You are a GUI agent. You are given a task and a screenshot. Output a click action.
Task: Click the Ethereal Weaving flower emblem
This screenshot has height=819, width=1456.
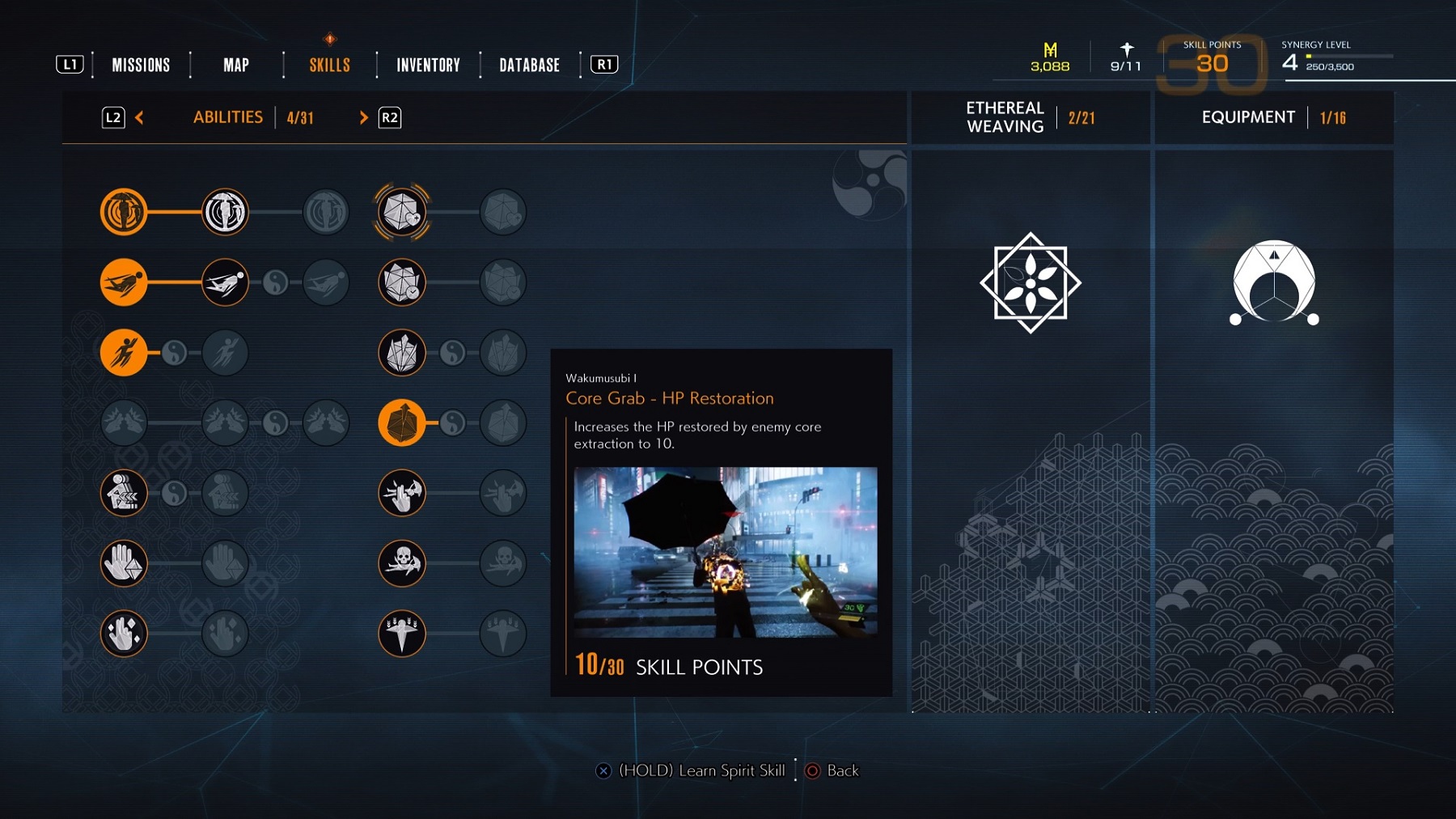pyautogui.click(x=1031, y=282)
